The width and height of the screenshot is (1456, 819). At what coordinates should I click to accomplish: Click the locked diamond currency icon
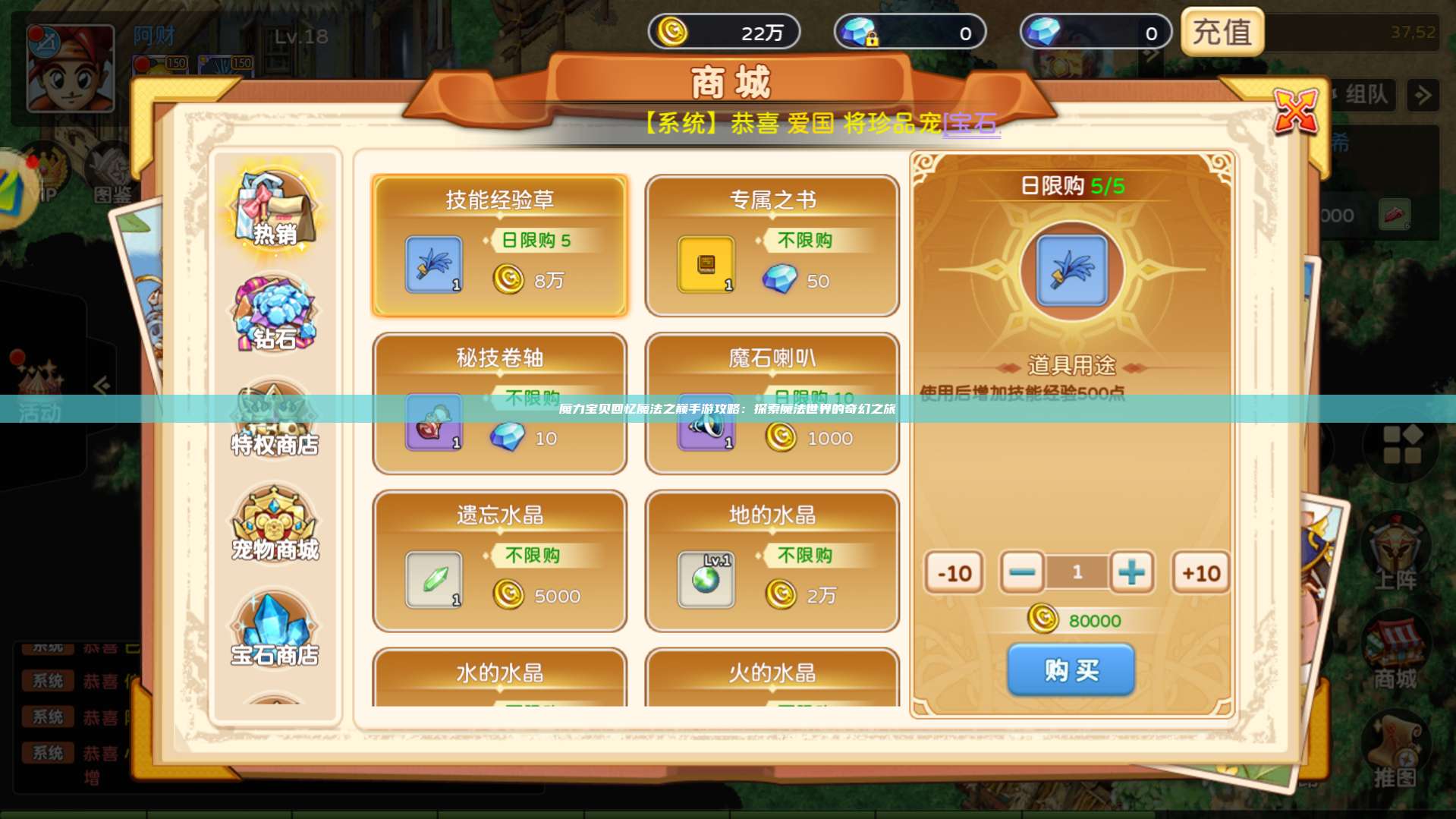[x=861, y=32]
